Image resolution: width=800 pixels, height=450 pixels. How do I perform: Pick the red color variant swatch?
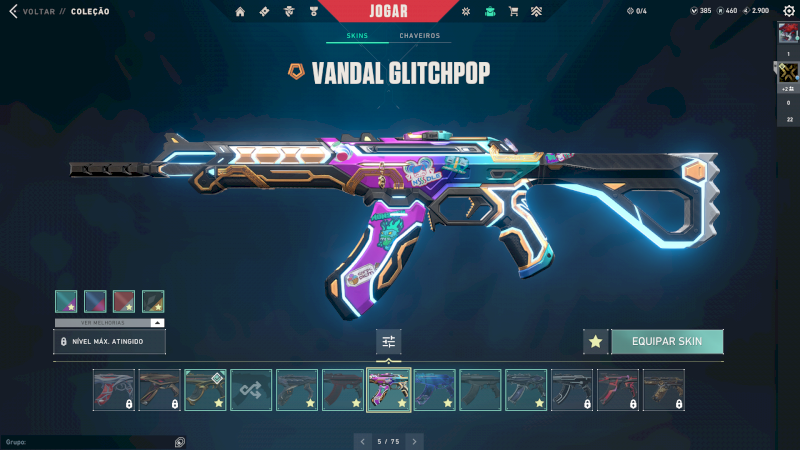pyautogui.click(x=124, y=301)
